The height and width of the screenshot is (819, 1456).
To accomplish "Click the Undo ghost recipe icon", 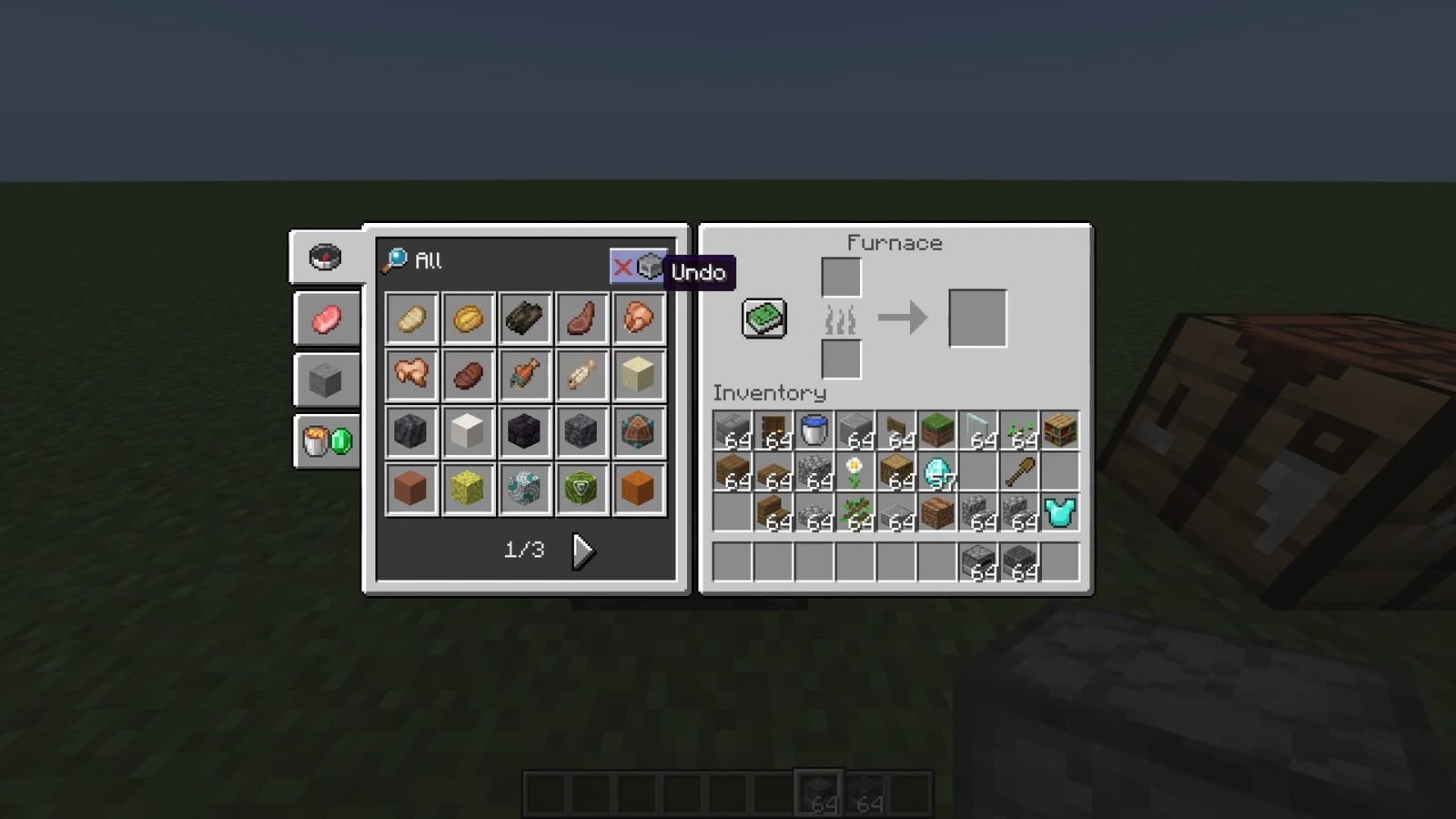I will [648, 268].
